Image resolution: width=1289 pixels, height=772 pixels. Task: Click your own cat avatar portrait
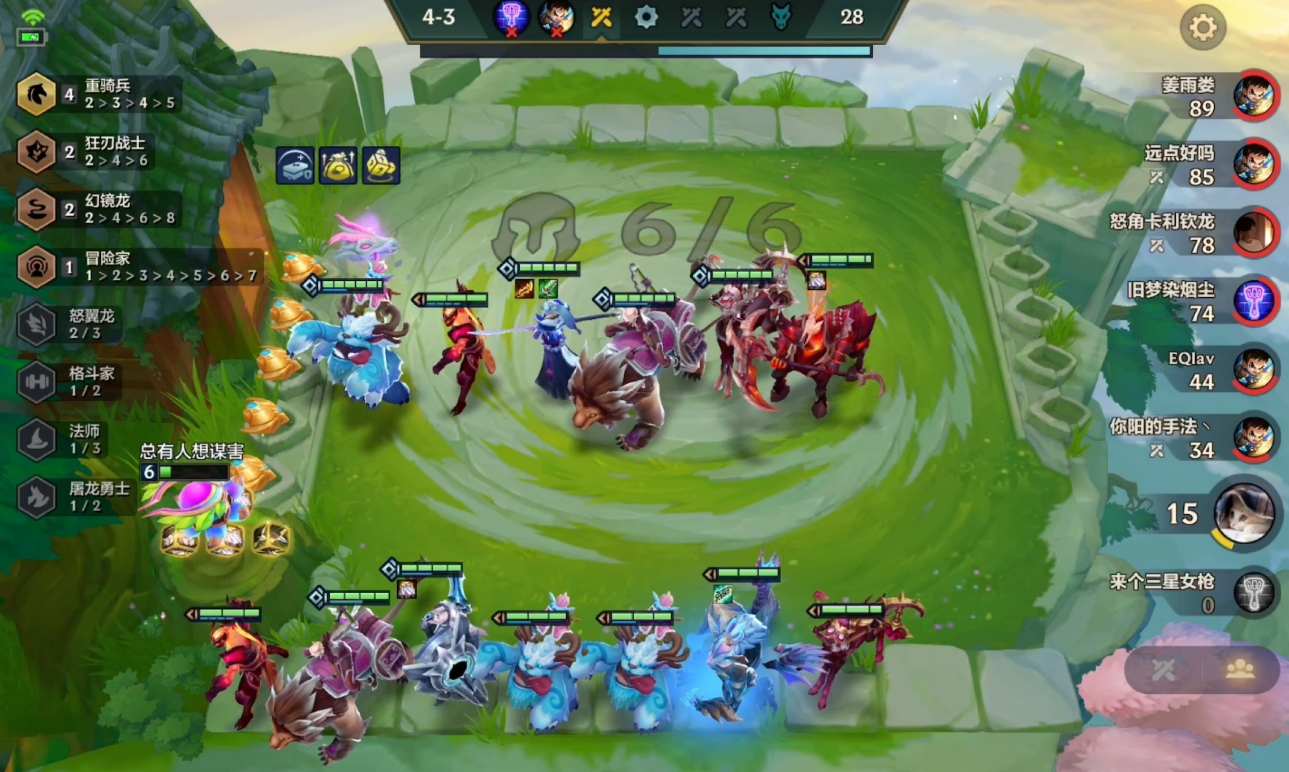pyautogui.click(x=1244, y=514)
